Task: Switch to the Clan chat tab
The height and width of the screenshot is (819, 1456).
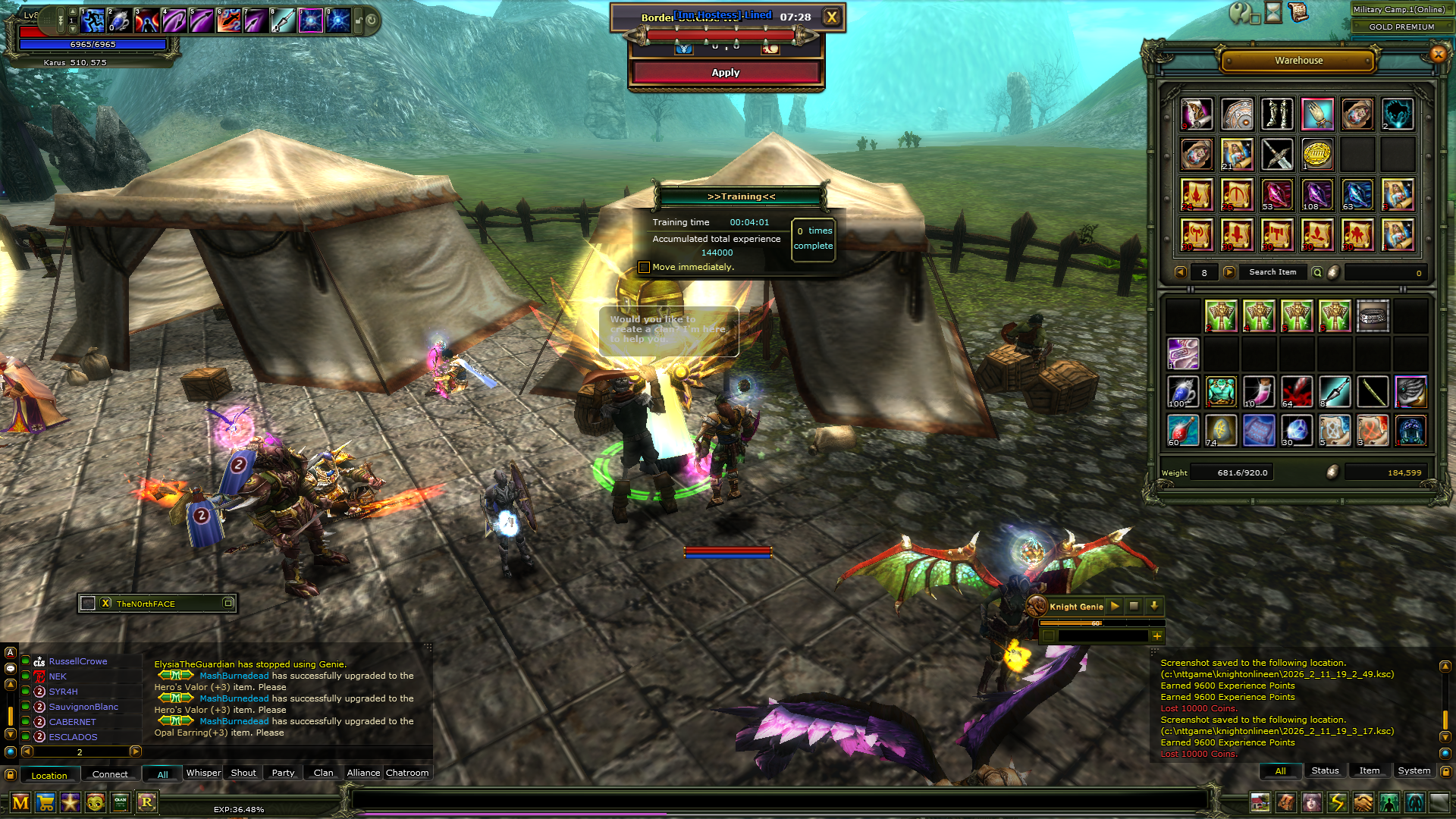Action: click(323, 773)
